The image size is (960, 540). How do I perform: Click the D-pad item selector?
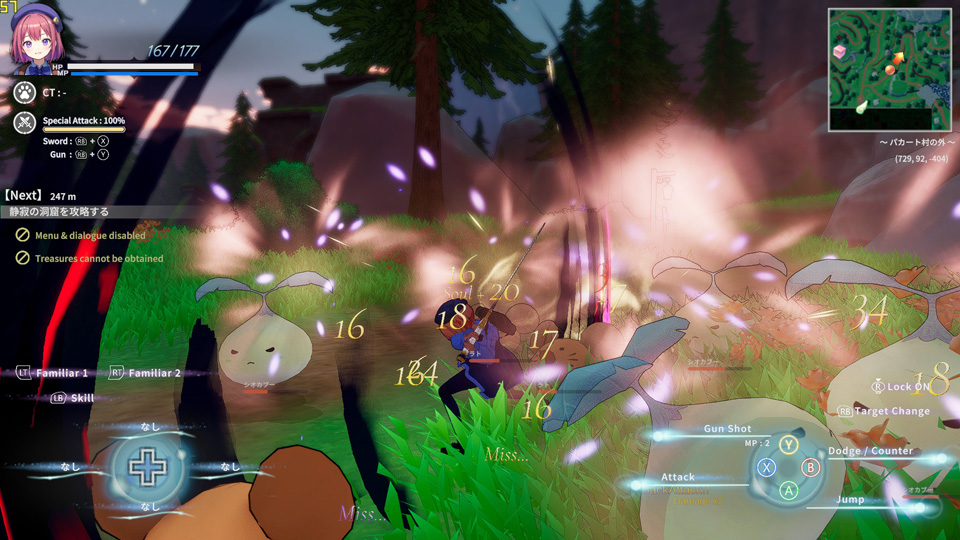pyautogui.click(x=146, y=467)
